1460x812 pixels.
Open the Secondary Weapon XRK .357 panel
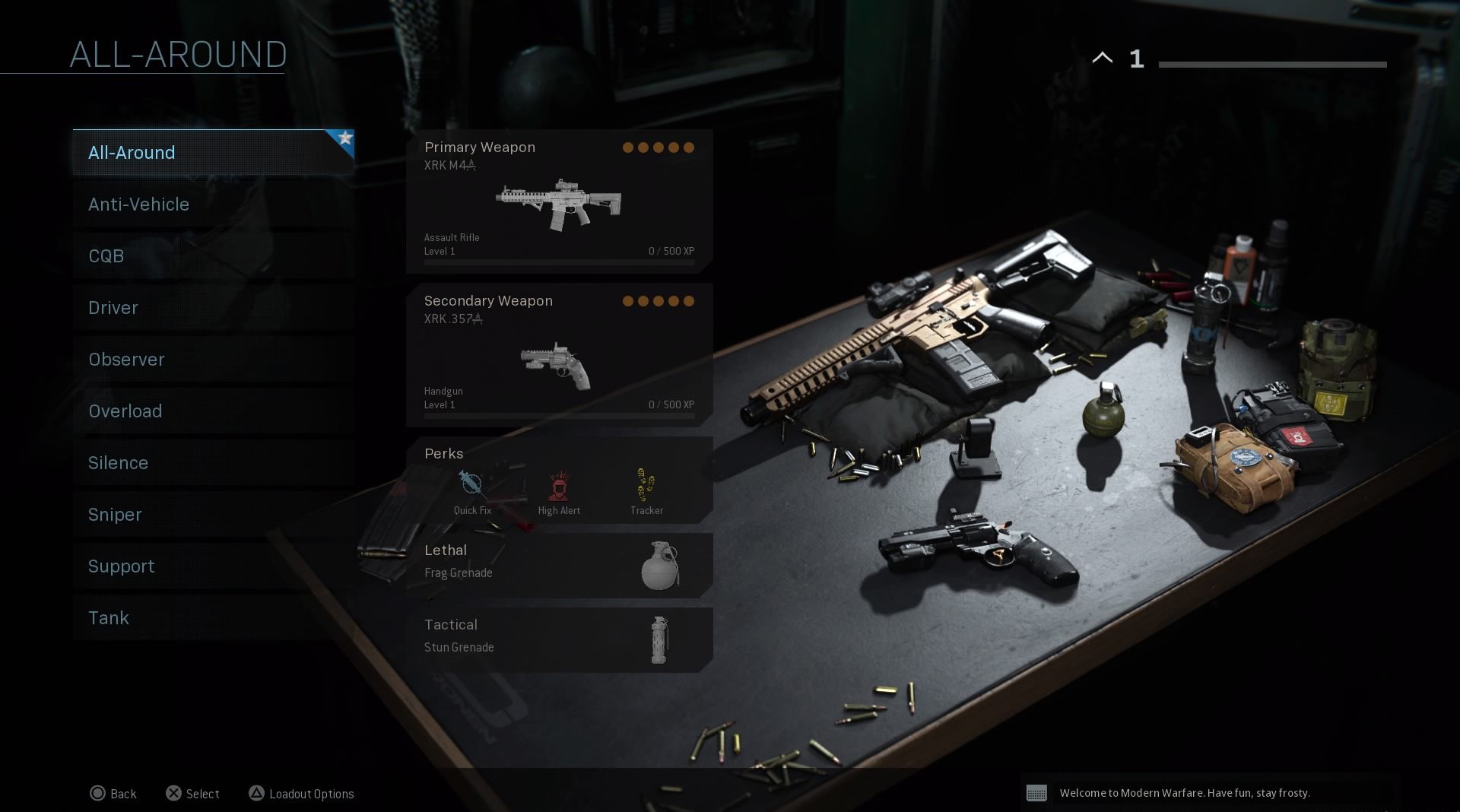tap(559, 355)
